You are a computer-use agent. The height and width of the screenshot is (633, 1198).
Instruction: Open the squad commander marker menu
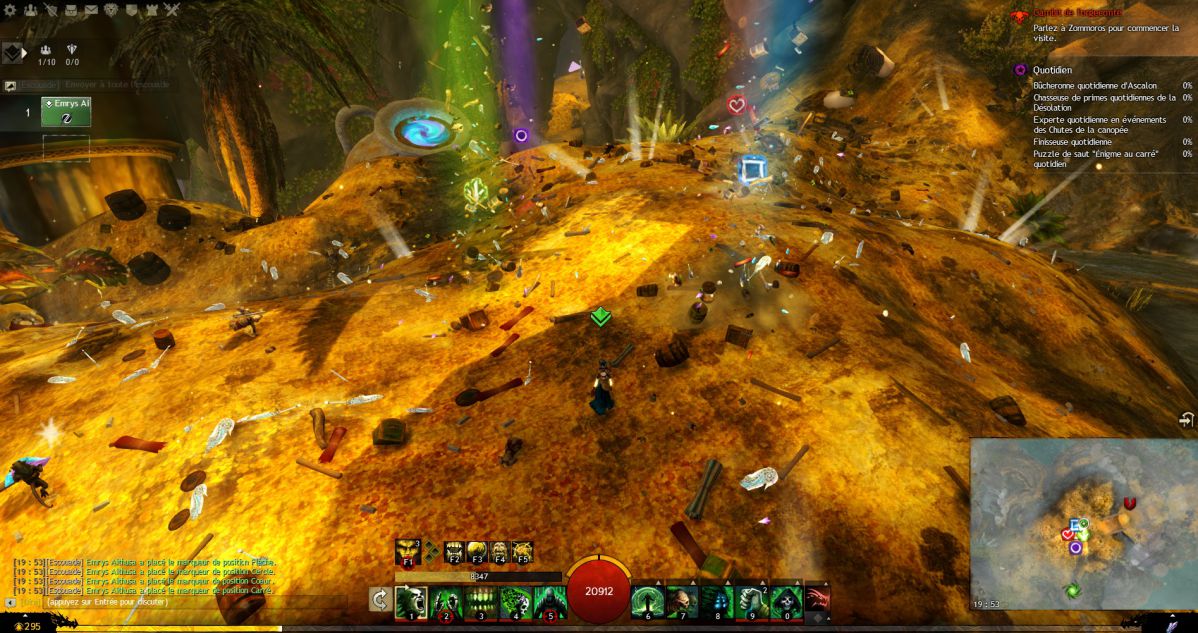tap(13, 53)
